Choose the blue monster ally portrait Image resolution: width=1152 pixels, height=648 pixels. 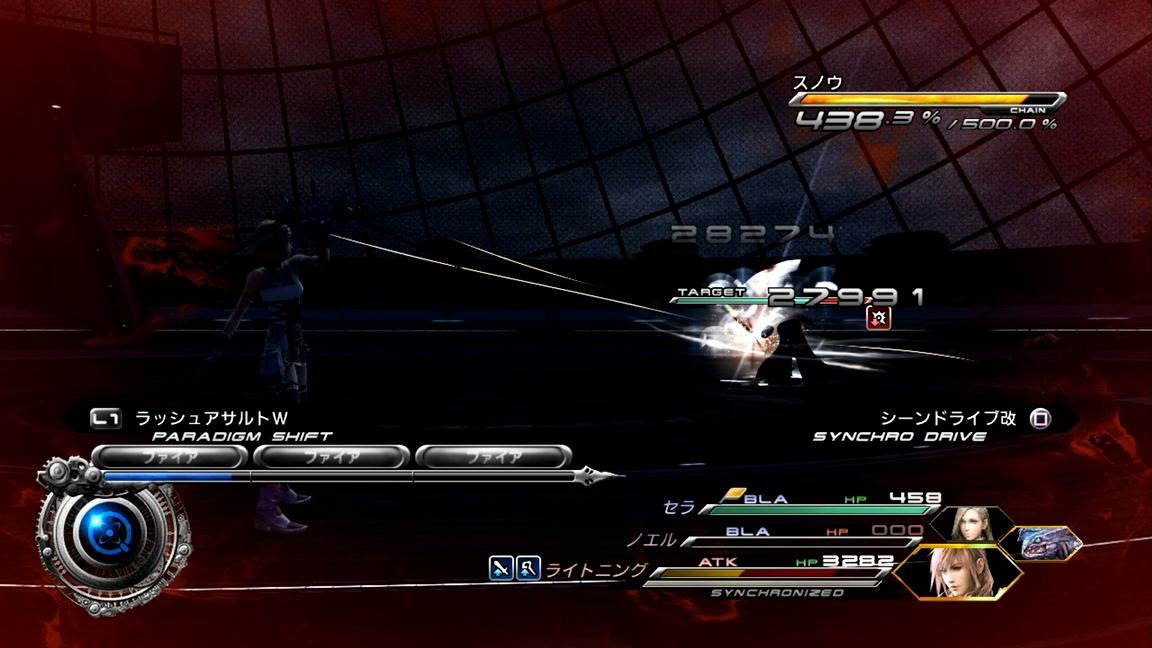click(1042, 543)
